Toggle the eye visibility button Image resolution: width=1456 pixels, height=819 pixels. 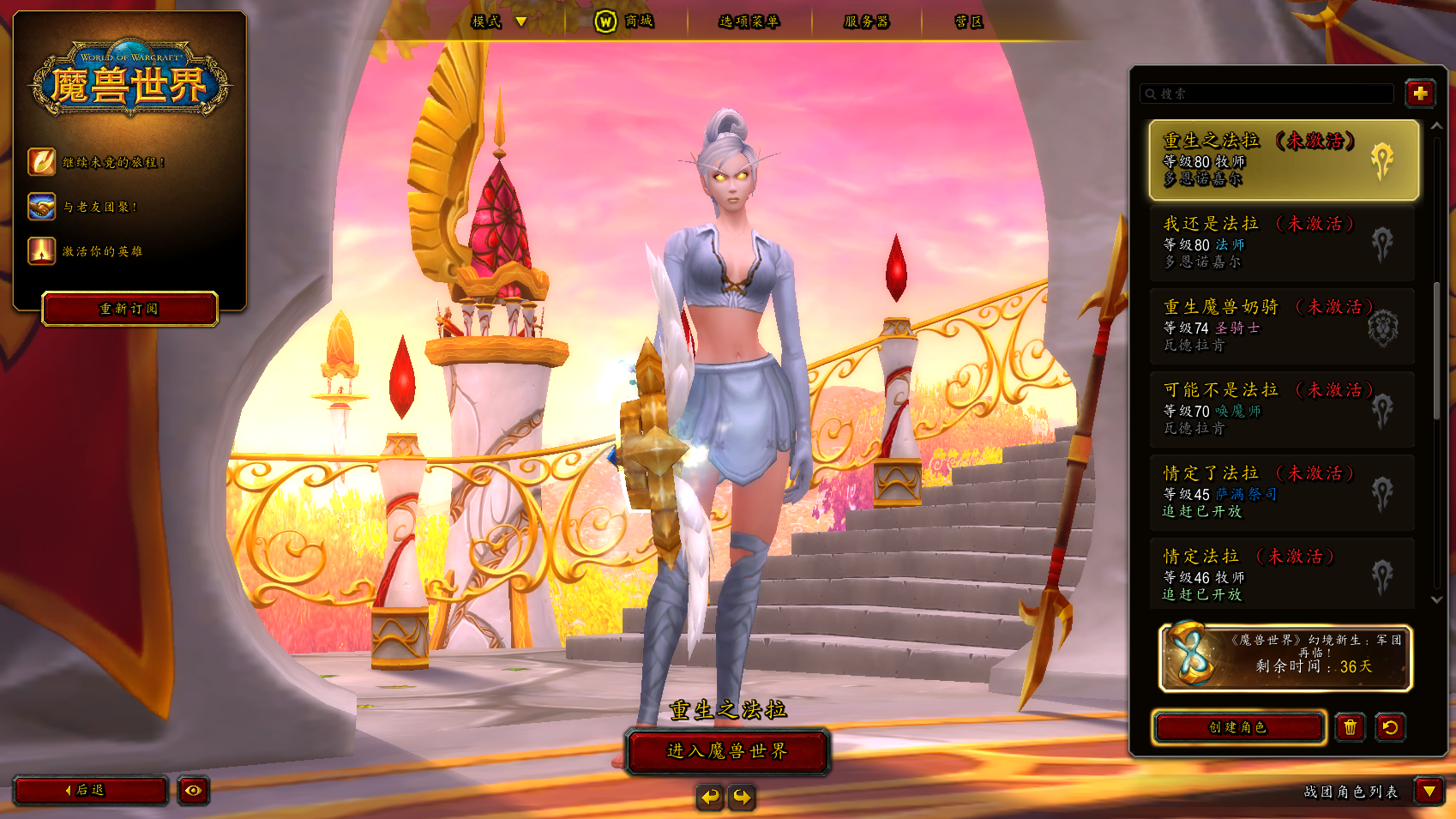(194, 790)
